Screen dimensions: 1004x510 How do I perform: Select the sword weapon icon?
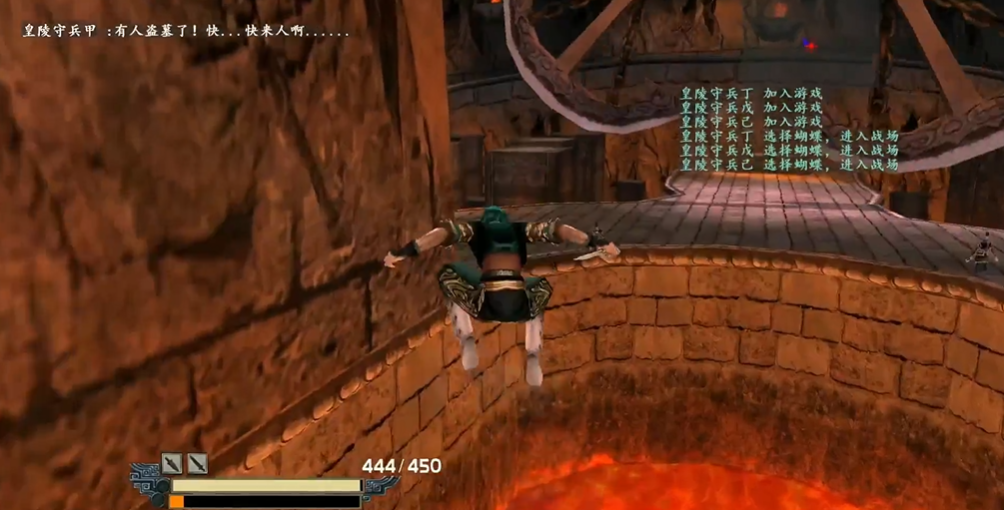click(197, 463)
